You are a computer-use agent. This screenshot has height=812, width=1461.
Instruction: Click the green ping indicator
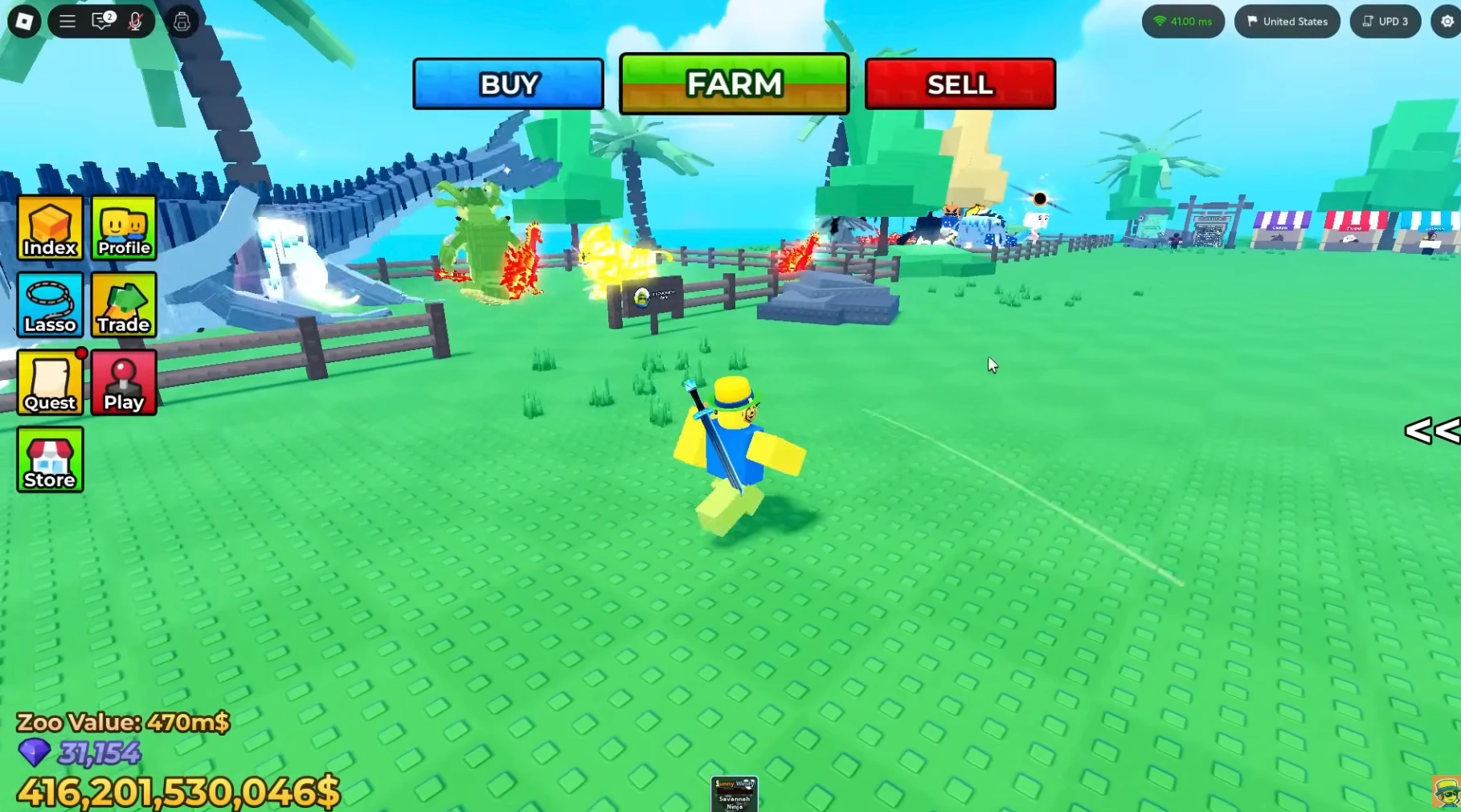pyautogui.click(x=1182, y=21)
